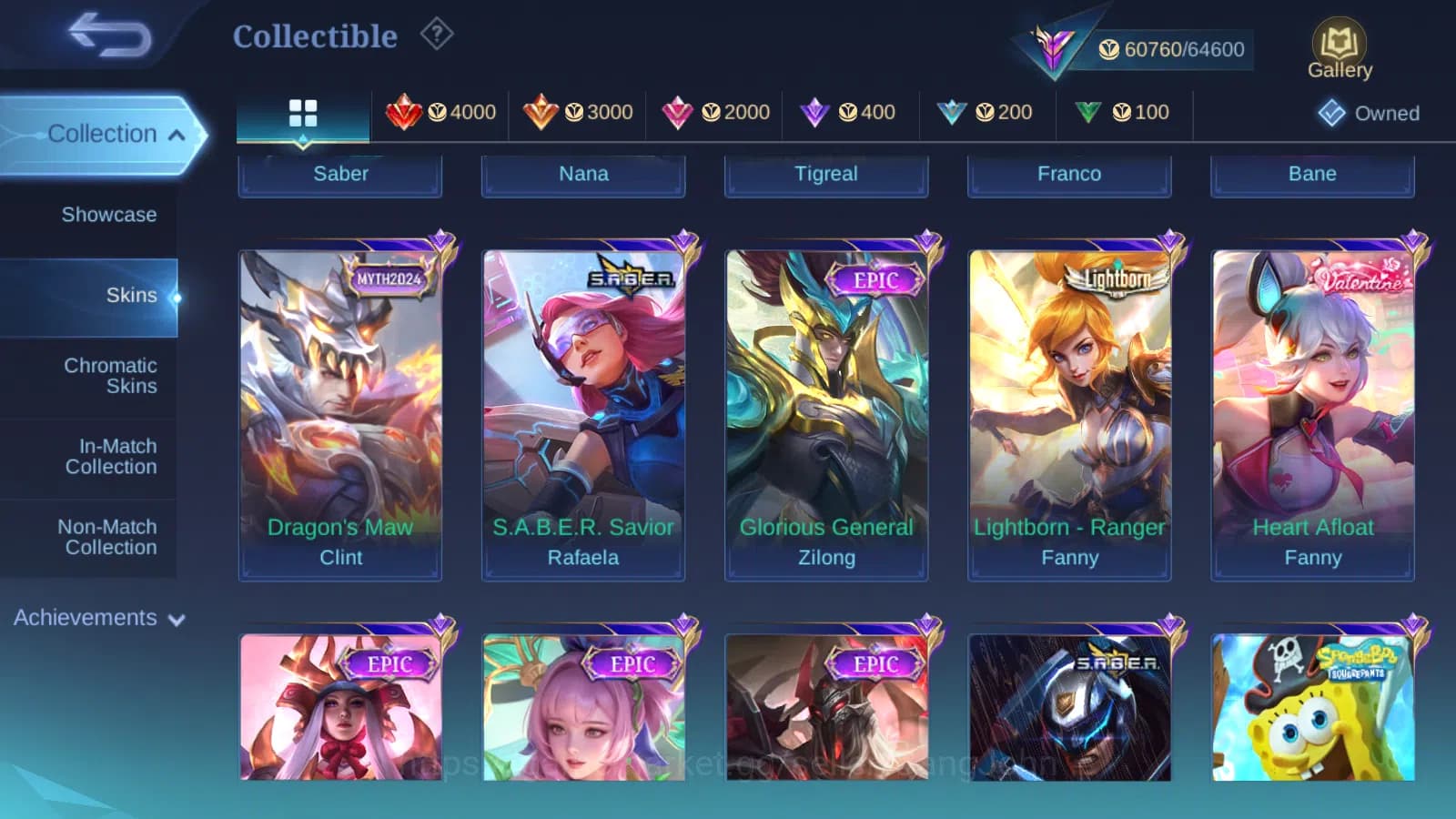Screen dimensions: 1456x819
Task: Toggle the blue 200-token filter
Action: (986, 112)
